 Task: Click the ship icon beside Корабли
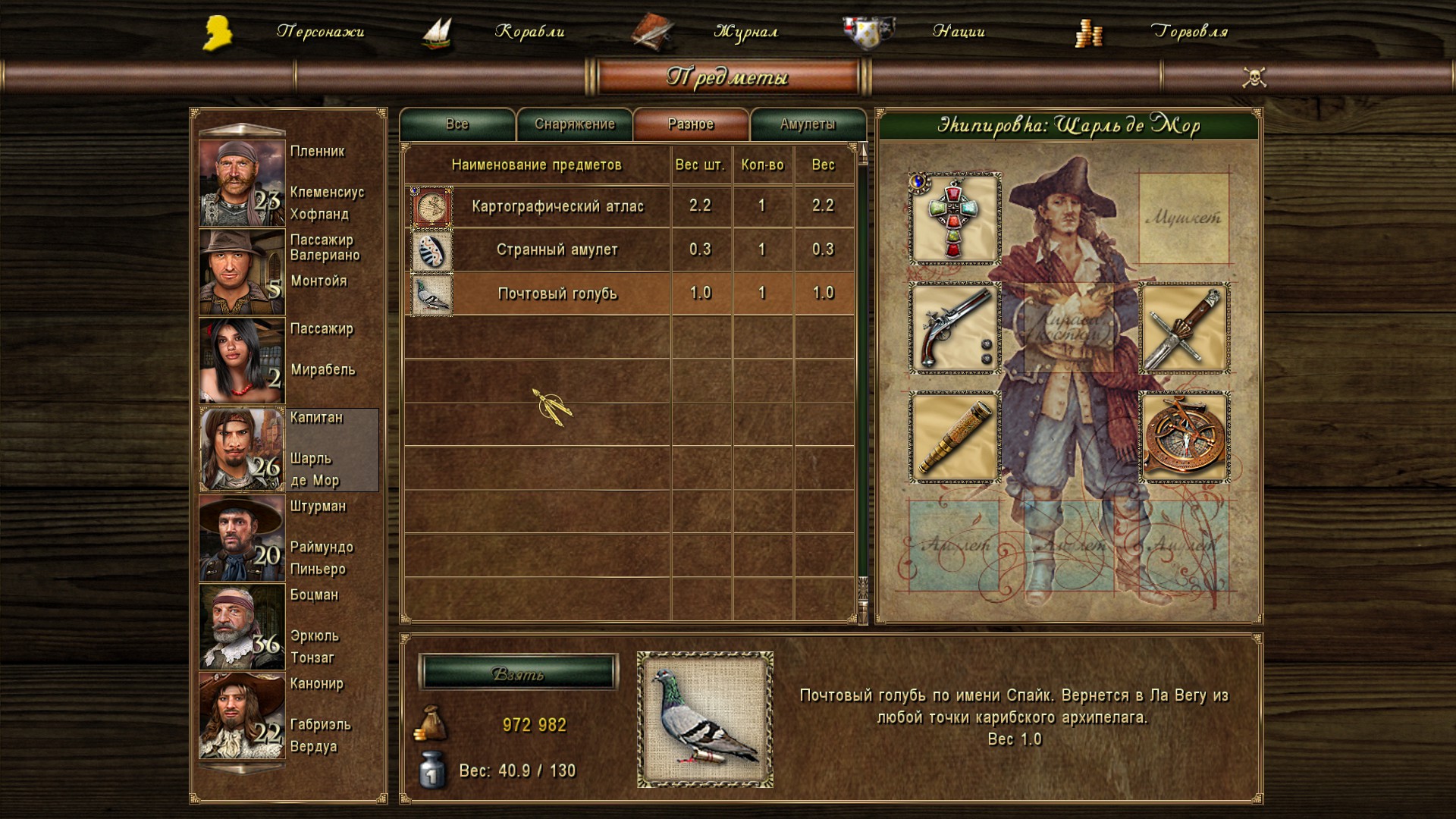tap(436, 32)
